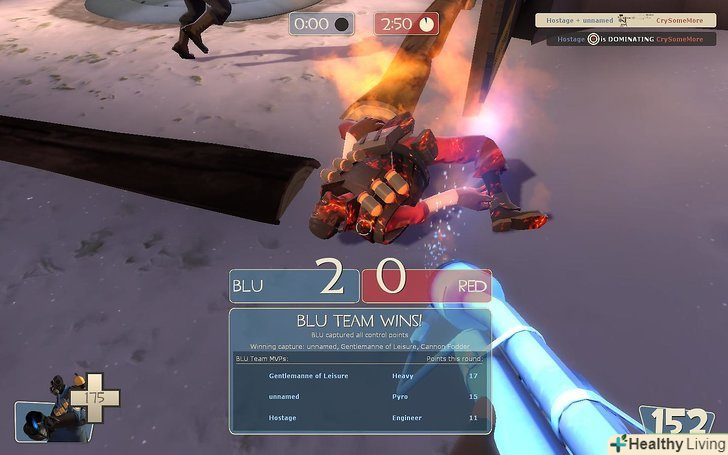Select the unnamed Pyro MVP row
Viewport: 728px width, 455px height.
tap(360, 396)
